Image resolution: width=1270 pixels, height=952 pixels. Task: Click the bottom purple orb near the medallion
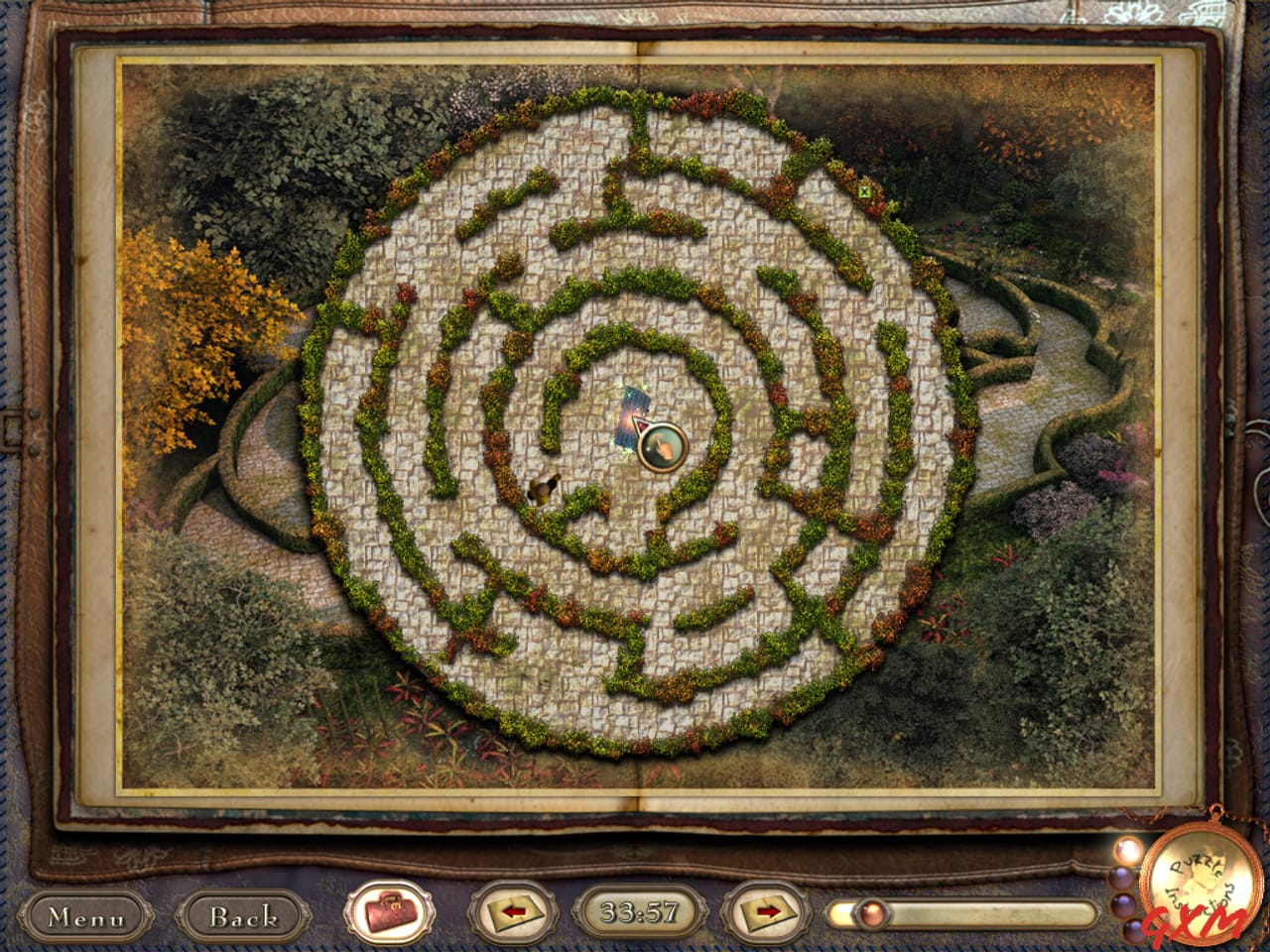[x=1133, y=932]
